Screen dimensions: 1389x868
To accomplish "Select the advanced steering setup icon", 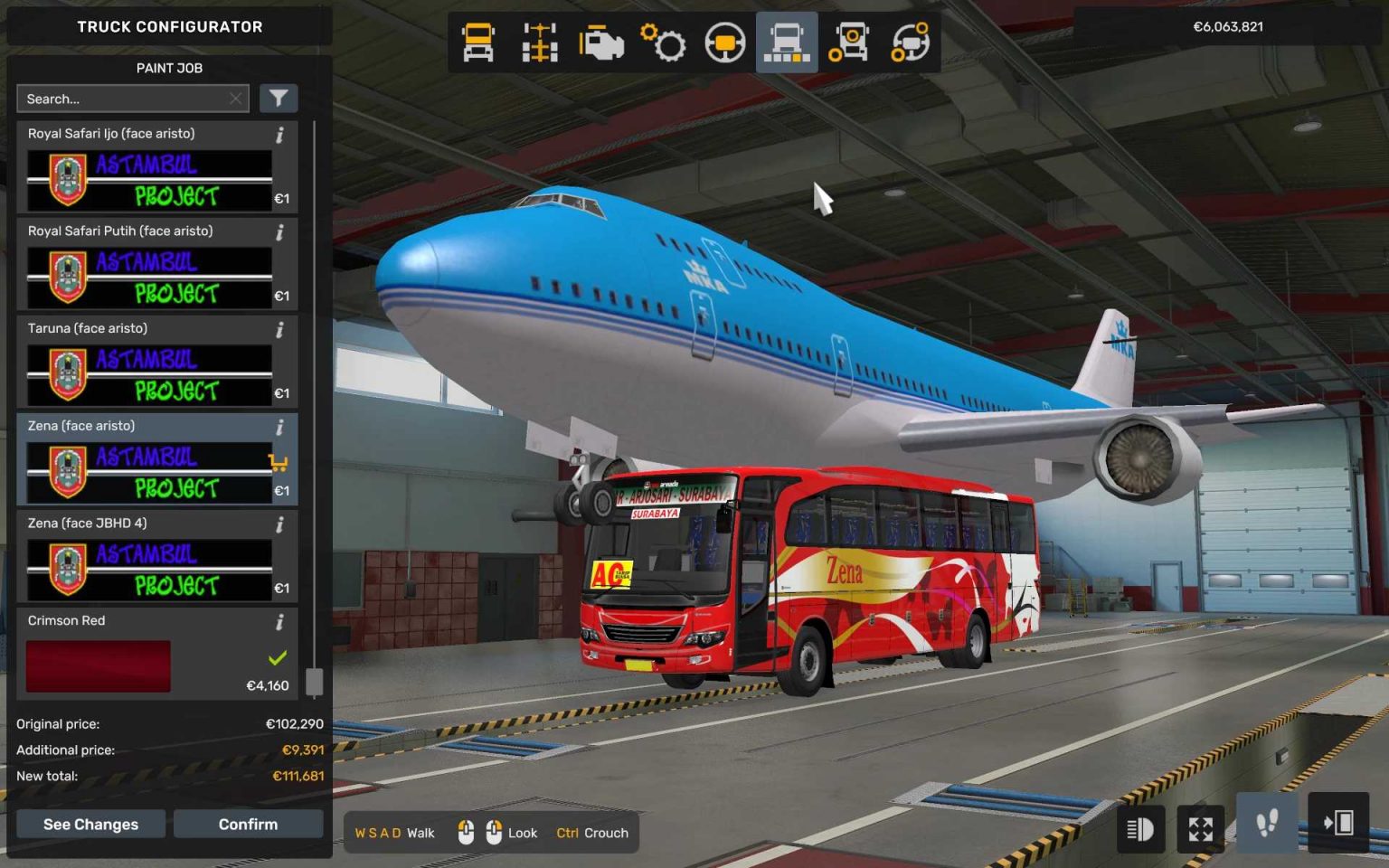I will tap(911, 42).
